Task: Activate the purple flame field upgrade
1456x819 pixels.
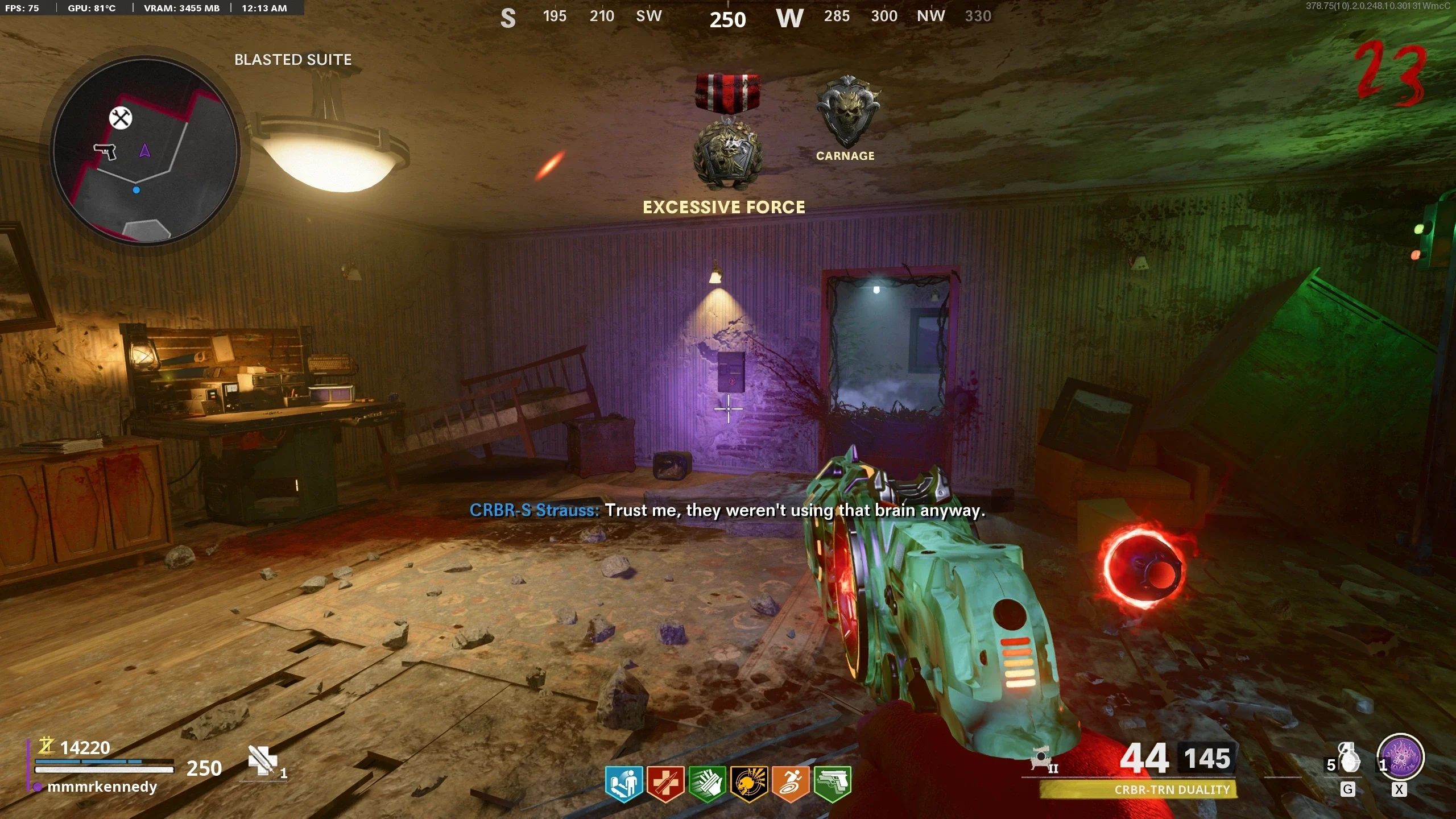Action: tap(1400, 758)
